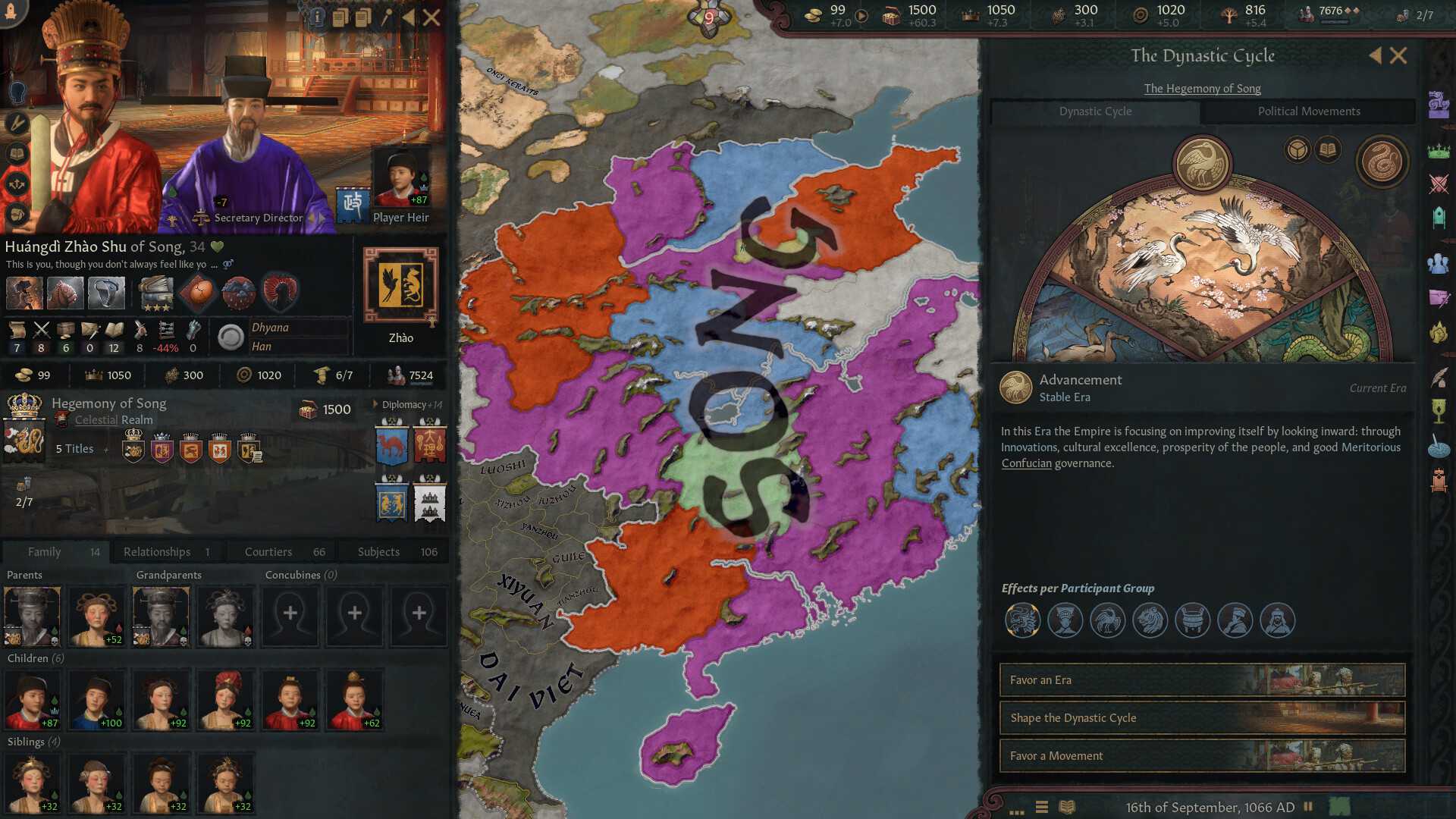
Task: Click the first Effects per Participant Group icon
Action: point(1021,620)
